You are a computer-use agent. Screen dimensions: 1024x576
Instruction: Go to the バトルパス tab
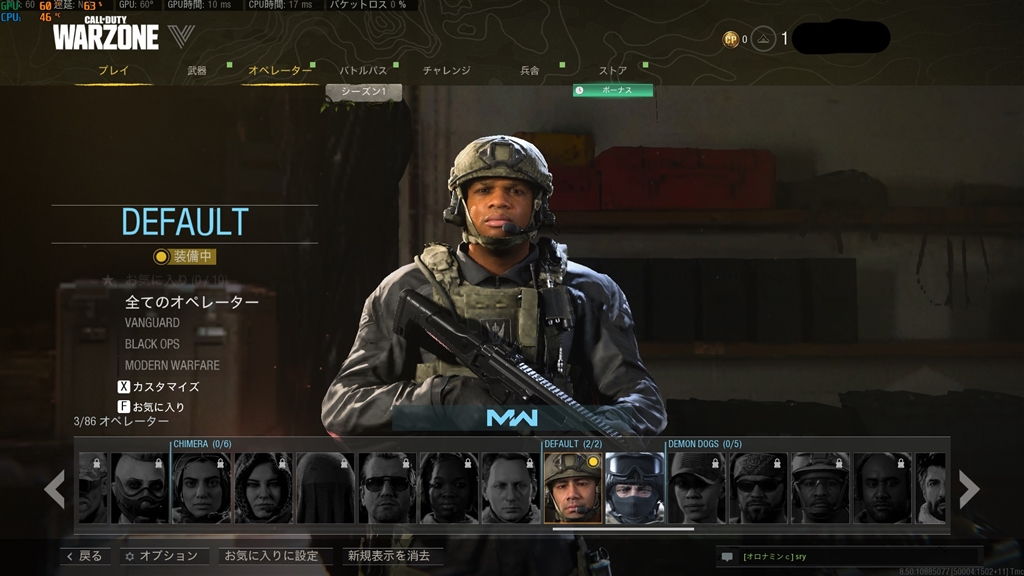[363, 71]
